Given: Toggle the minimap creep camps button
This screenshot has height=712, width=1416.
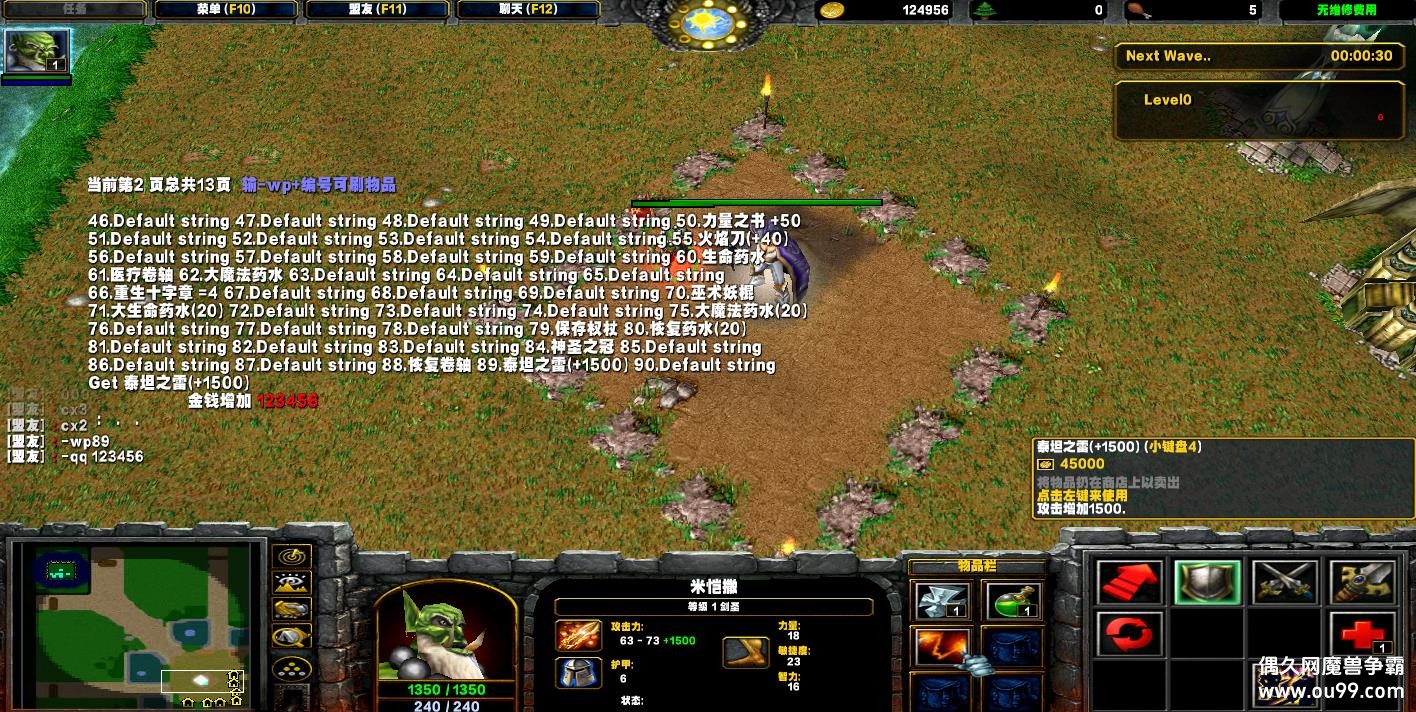Looking at the screenshot, I should [291, 637].
